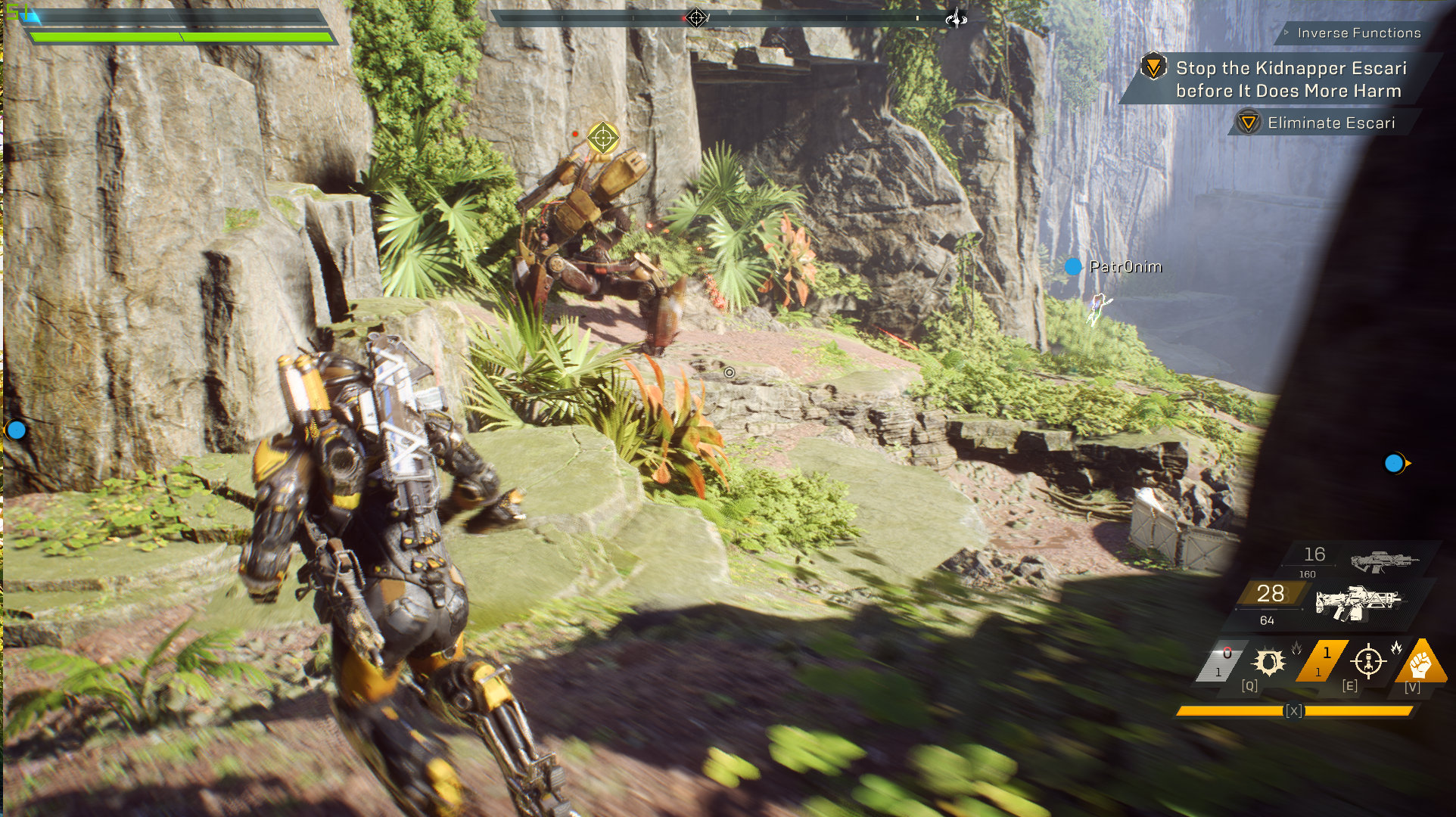Select the "Stop the Kidnapper Escari" objective
The height and width of the screenshot is (817, 1456).
tap(1290, 79)
